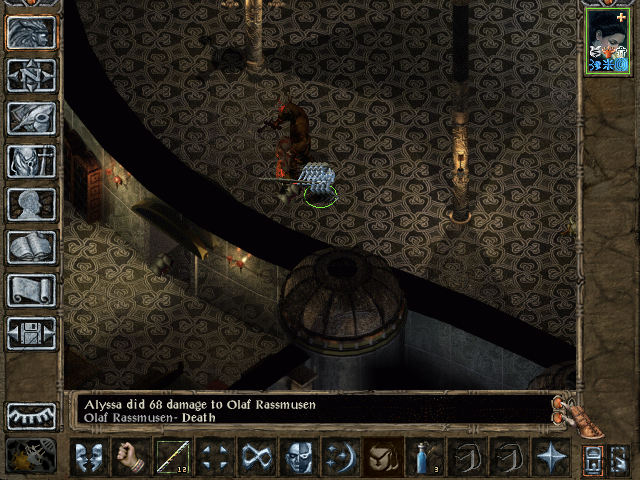Open the priest scroll
This screenshot has width=640, height=480.
[x=31, y=290]
